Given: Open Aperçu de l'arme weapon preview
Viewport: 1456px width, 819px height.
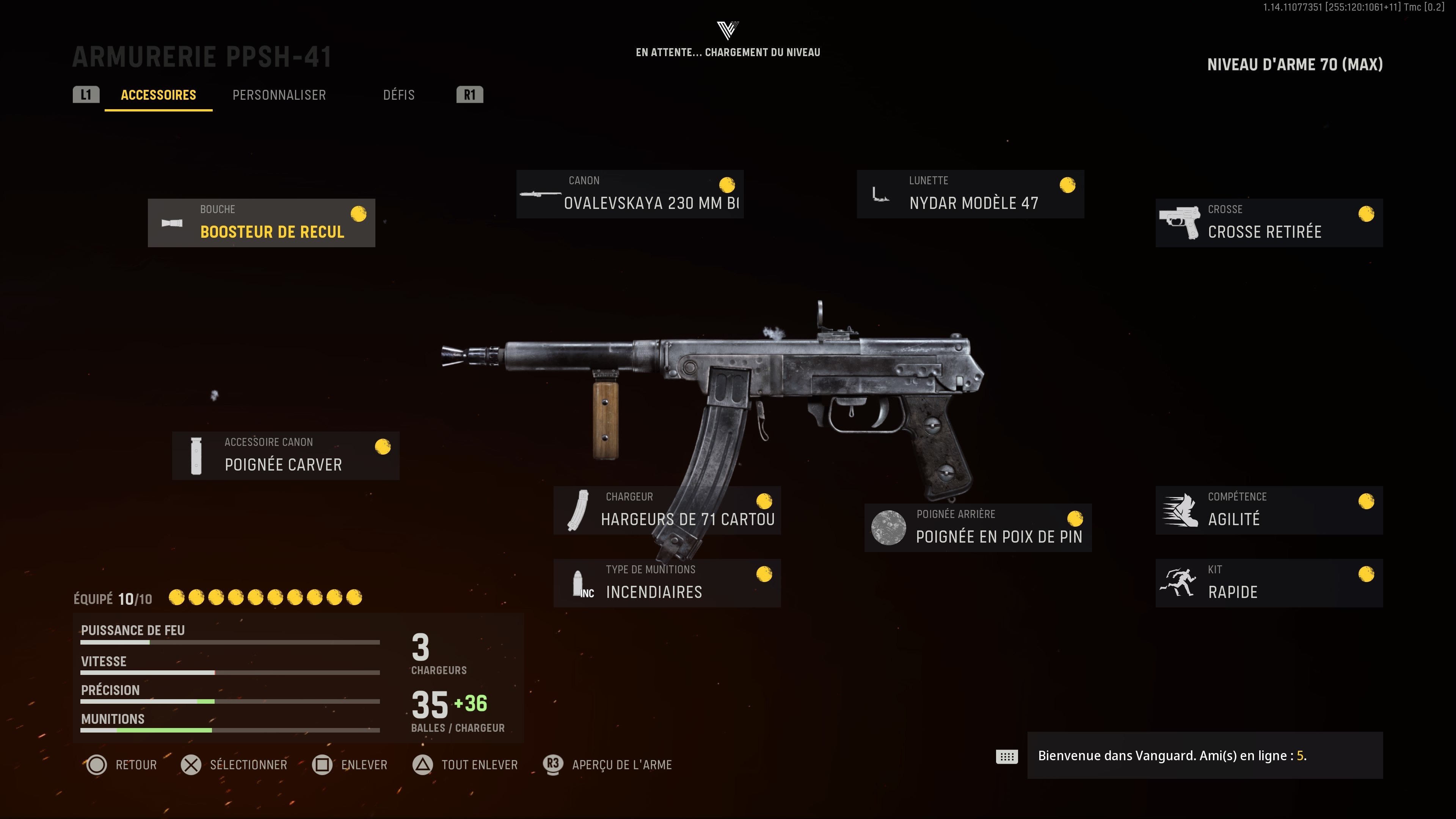Looking at the screenshot, I should pos(608,765).
